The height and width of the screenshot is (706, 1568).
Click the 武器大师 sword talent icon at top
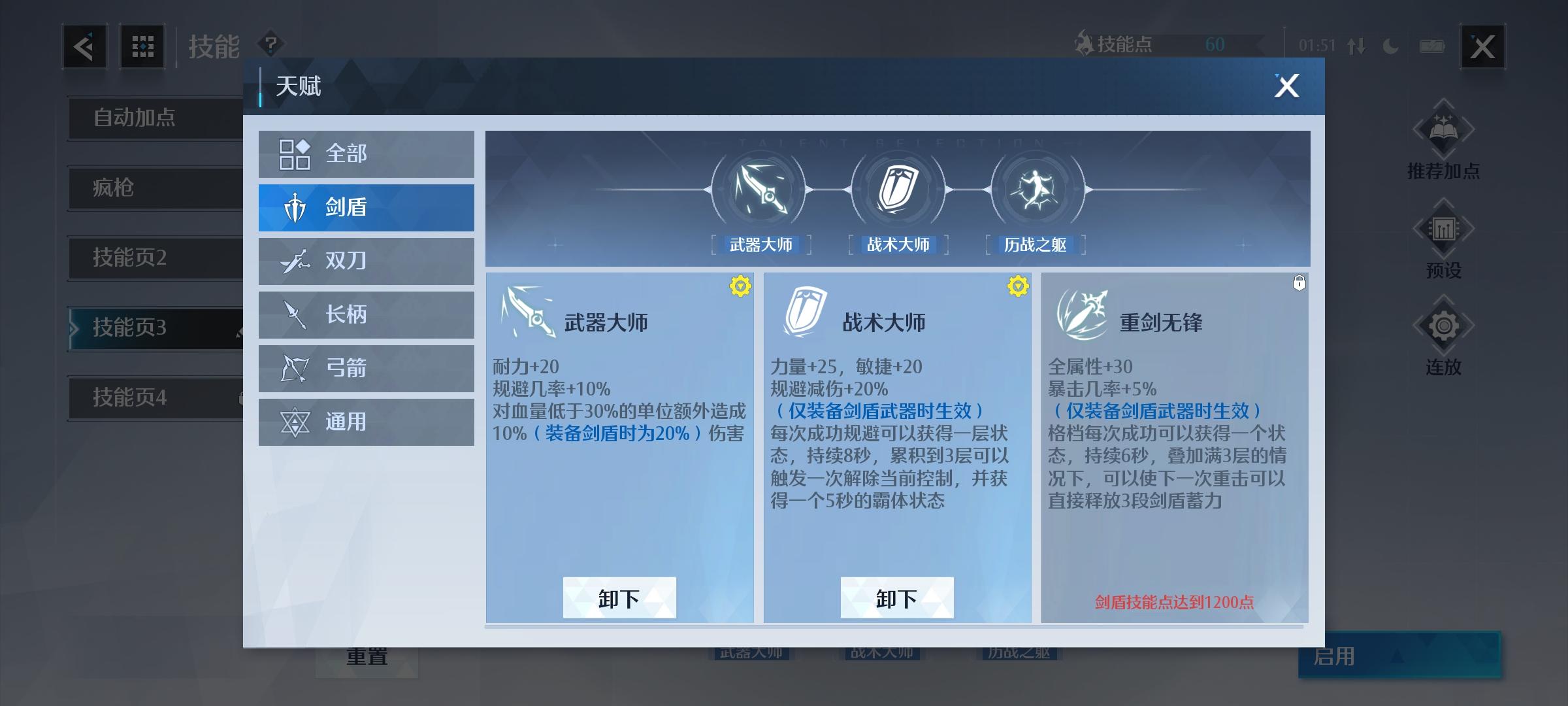point(762,191)
